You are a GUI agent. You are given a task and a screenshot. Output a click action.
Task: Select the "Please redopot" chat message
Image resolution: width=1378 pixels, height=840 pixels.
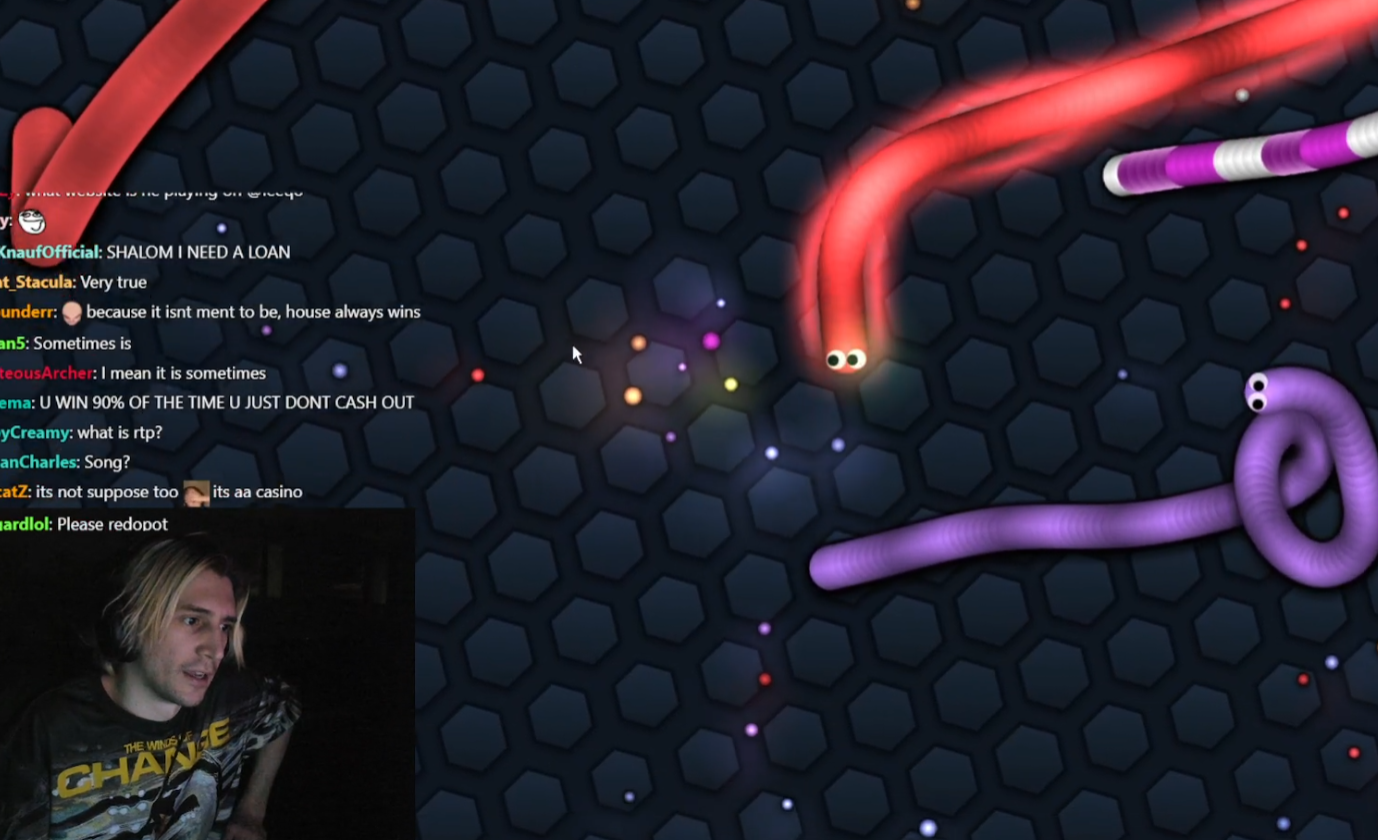coord(112,524)
